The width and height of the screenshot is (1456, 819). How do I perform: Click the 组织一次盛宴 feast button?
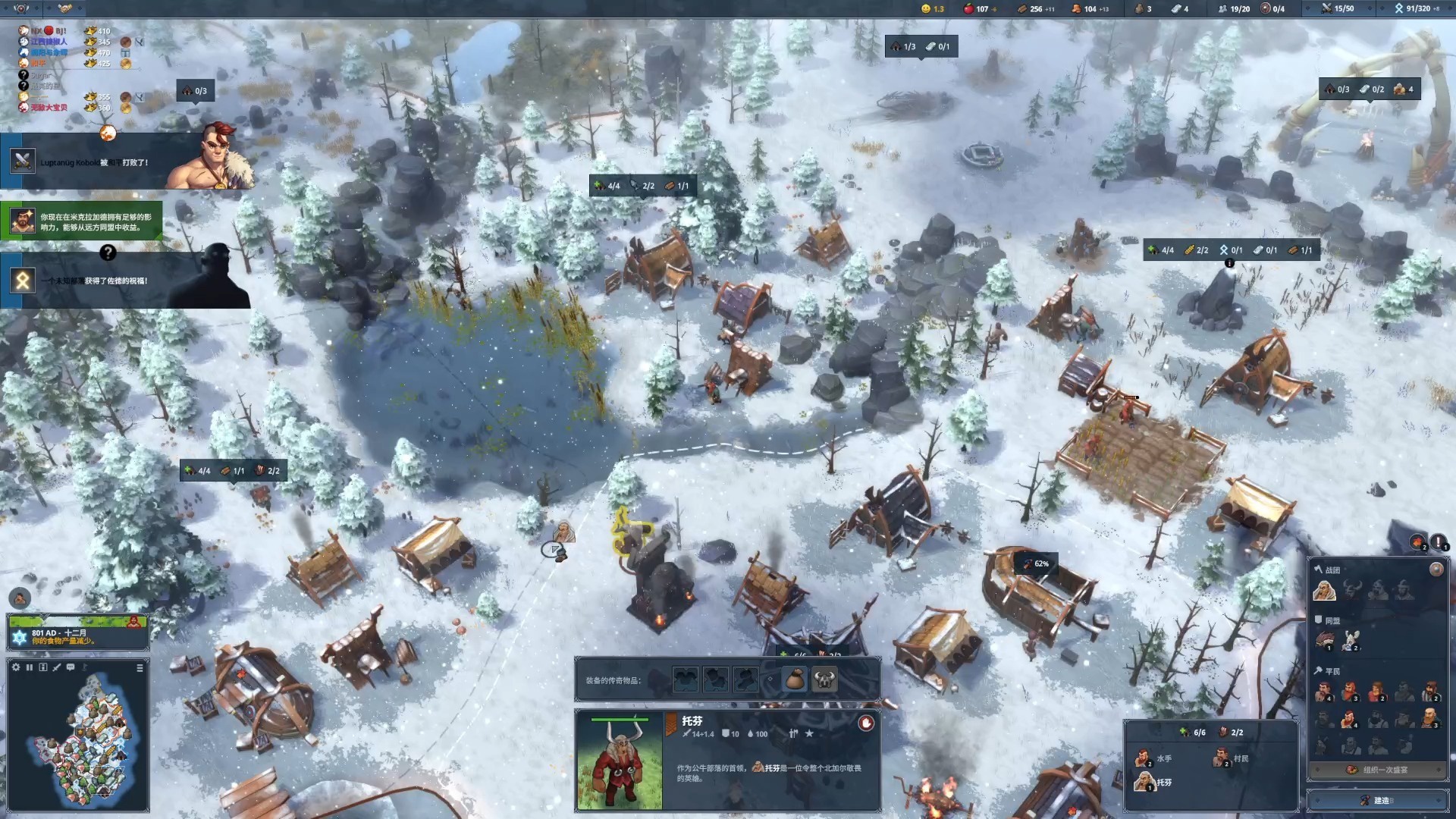[x=1377, y=770]
